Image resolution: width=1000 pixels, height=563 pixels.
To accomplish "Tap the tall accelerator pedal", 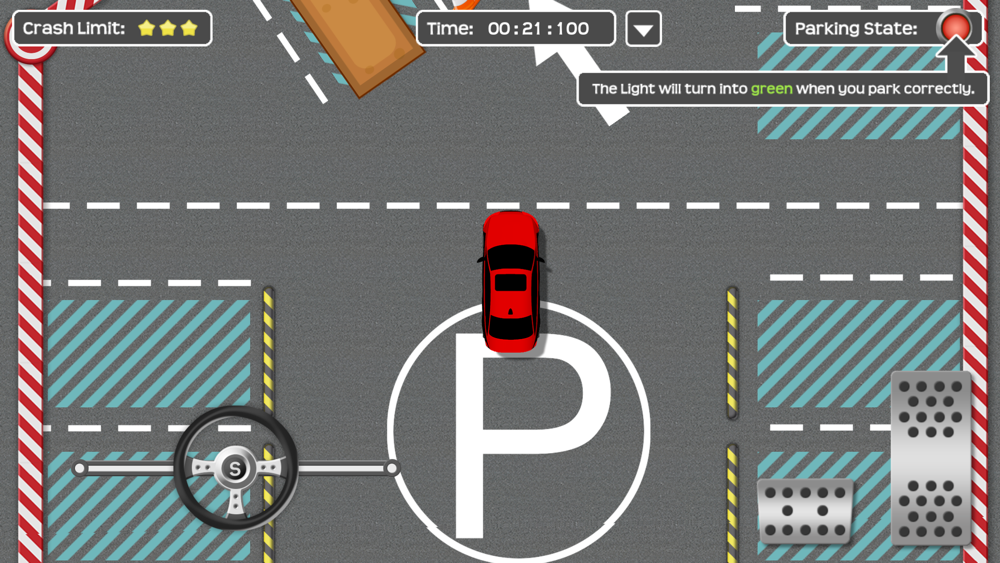I will [x=930, y=457].
